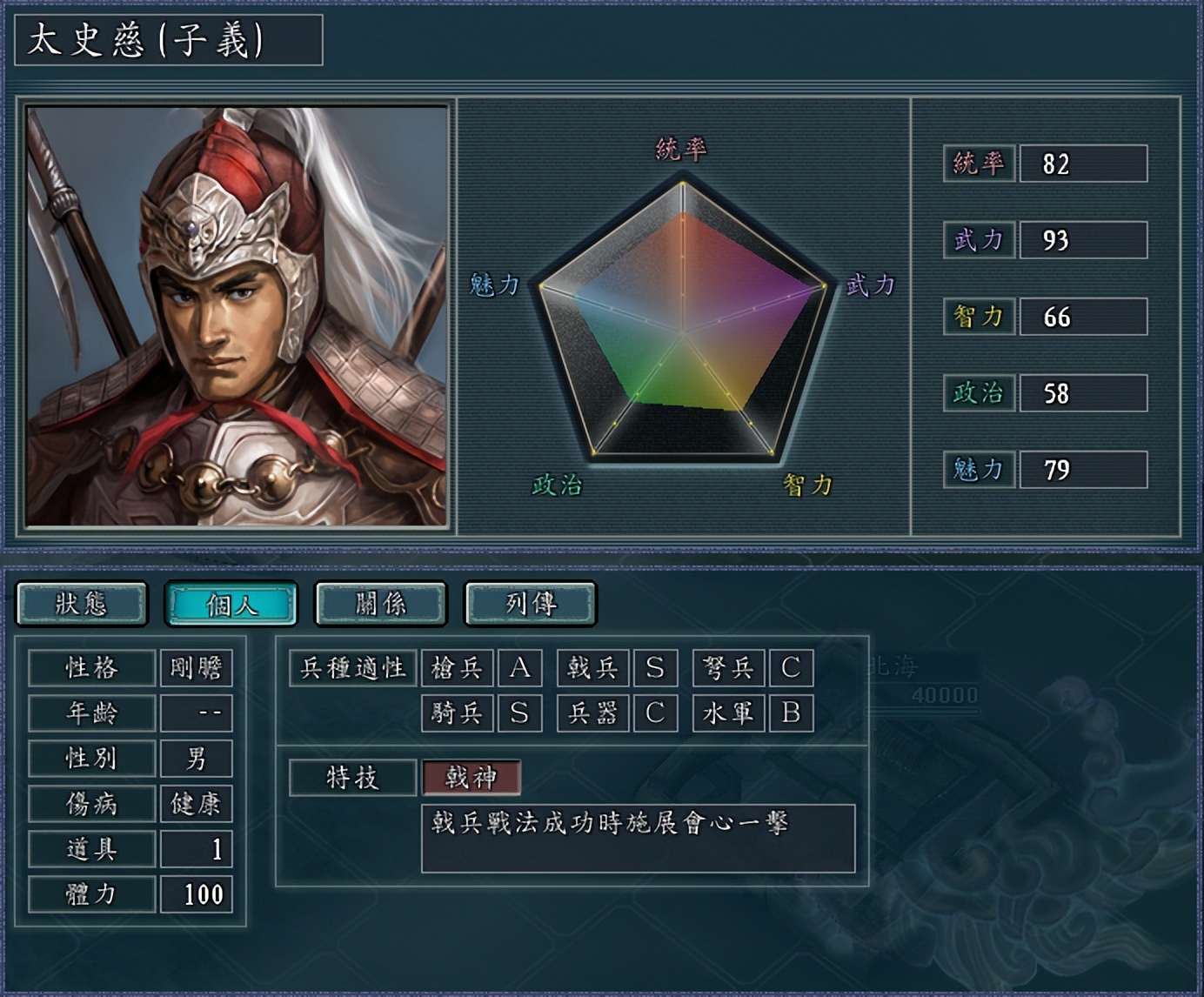This screenshot has width=1204, height=997.
Task: Open the 列傳 biography tab
Action: tap(529, 603)
